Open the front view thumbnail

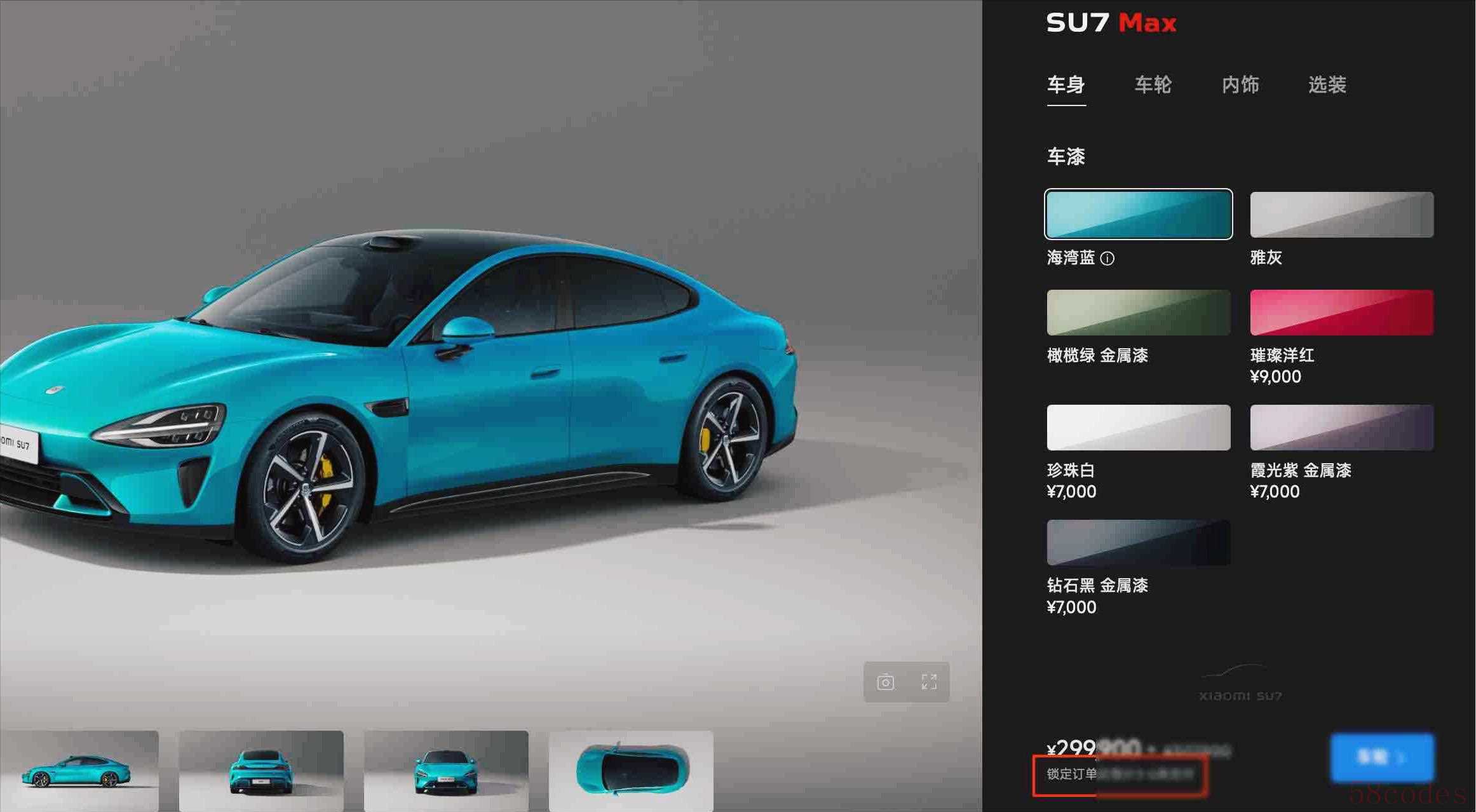(x=446, y=770)
